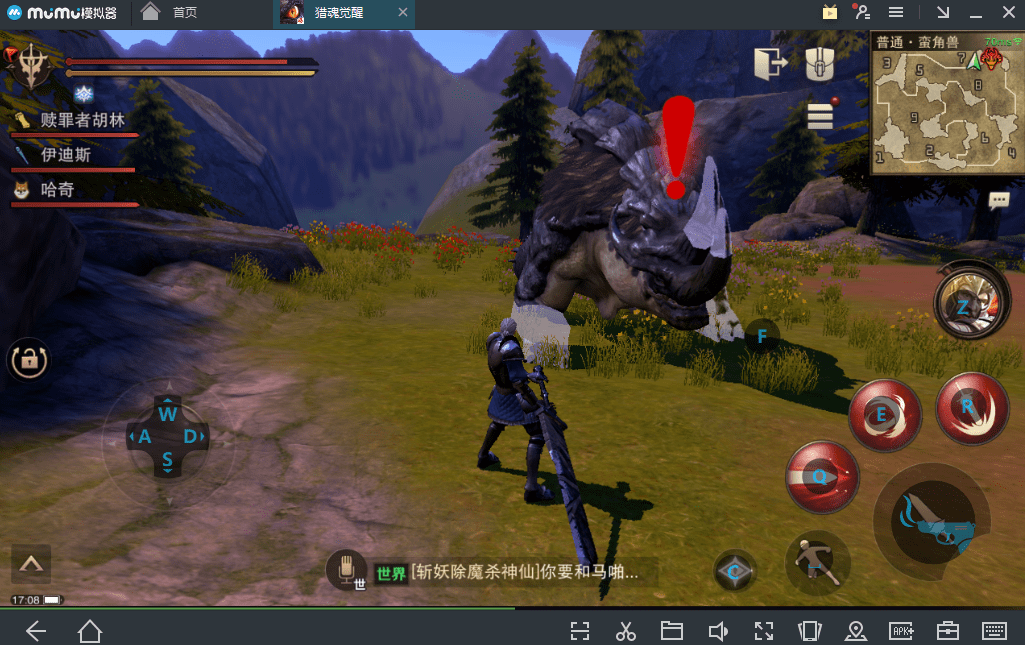The height and width of the screenshot is (645, 1025).
Task: Click the exit door icon
Action: [x=770, y=64]
